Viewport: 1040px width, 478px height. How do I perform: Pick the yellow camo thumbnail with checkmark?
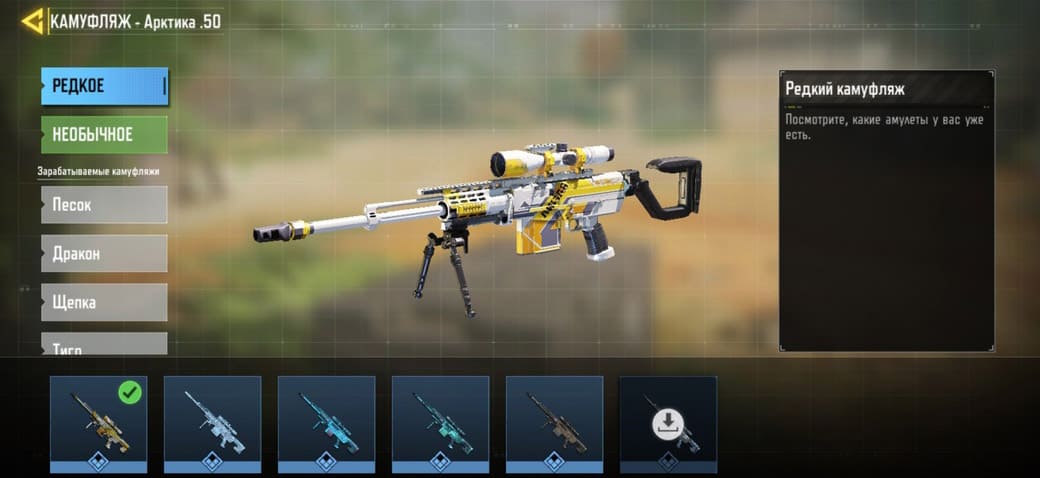[99, 419]
